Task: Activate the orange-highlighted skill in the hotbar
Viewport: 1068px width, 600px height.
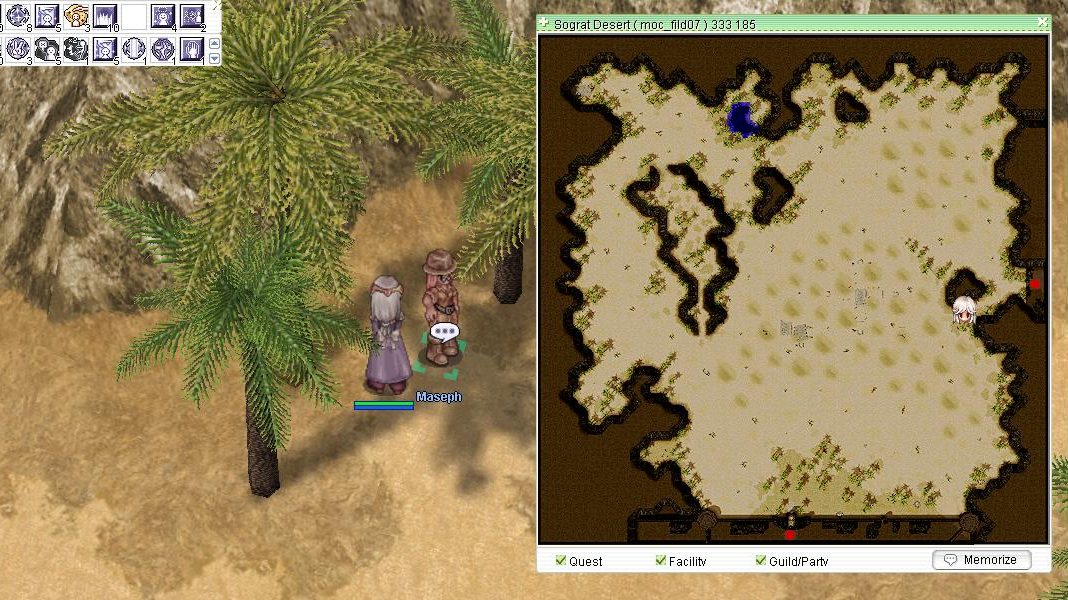Action: [x=76, y=15]
